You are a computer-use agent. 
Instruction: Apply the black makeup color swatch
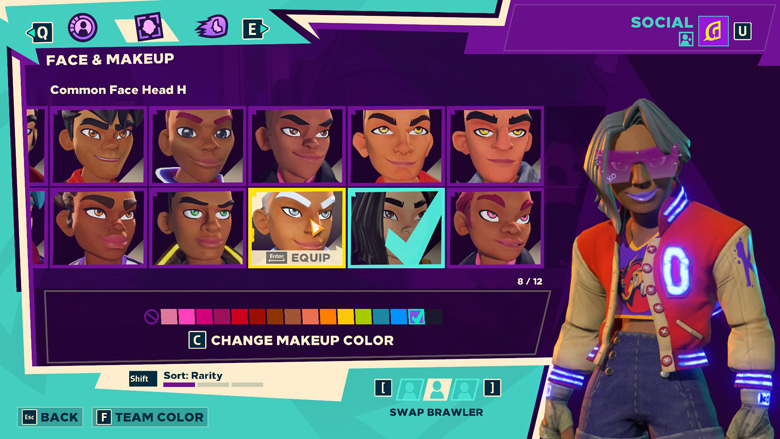point(434,317)
